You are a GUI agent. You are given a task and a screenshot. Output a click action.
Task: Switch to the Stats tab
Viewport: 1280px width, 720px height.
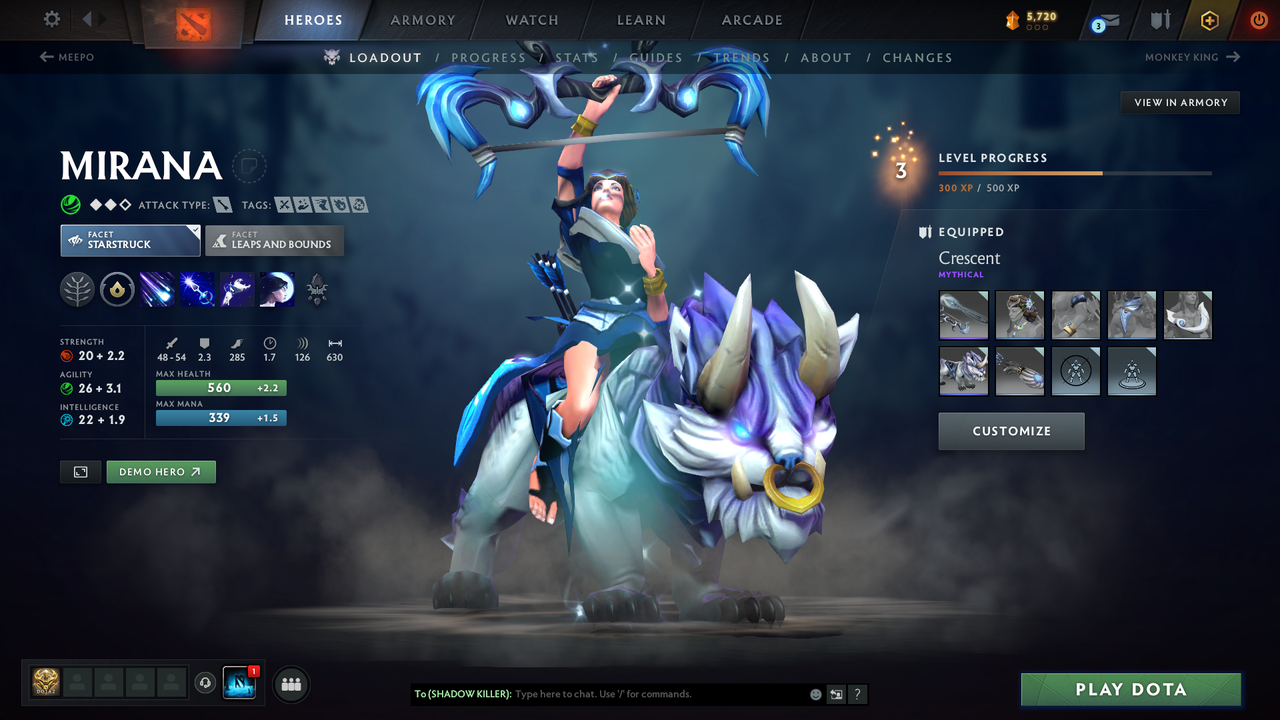point(577,57)
